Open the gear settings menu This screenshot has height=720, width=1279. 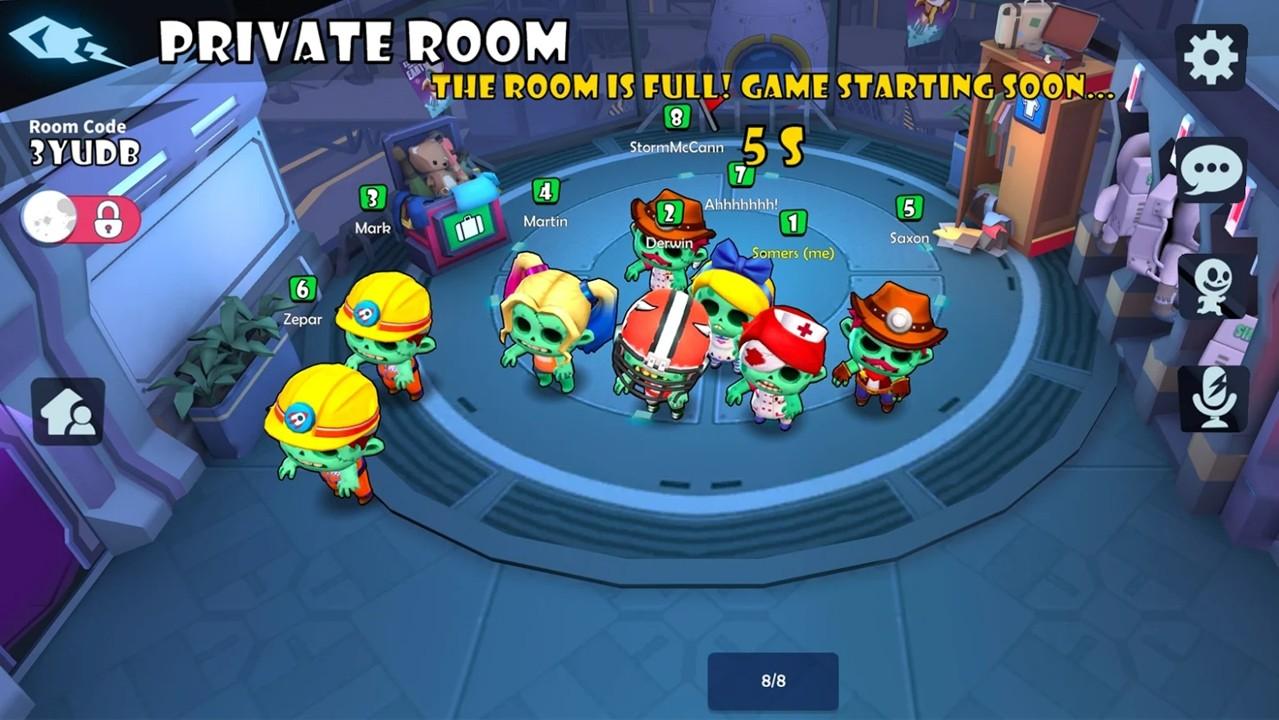point(1211,58)
